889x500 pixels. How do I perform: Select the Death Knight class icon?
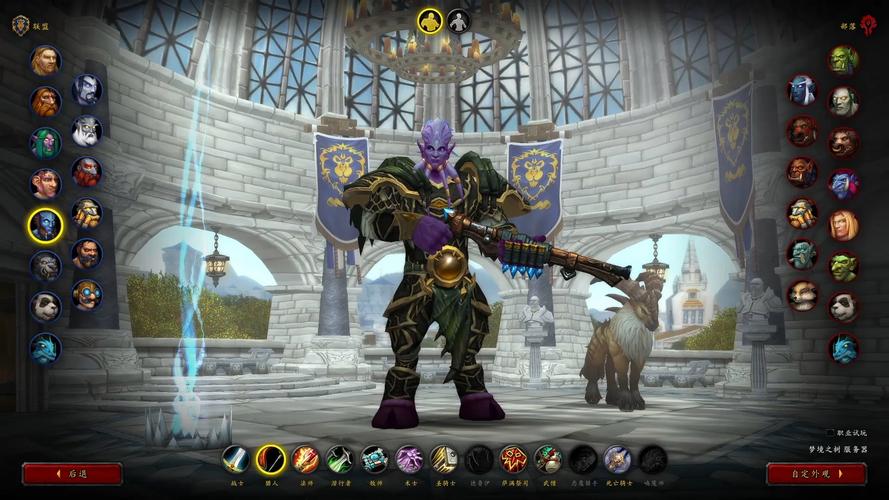pos(617,459)
